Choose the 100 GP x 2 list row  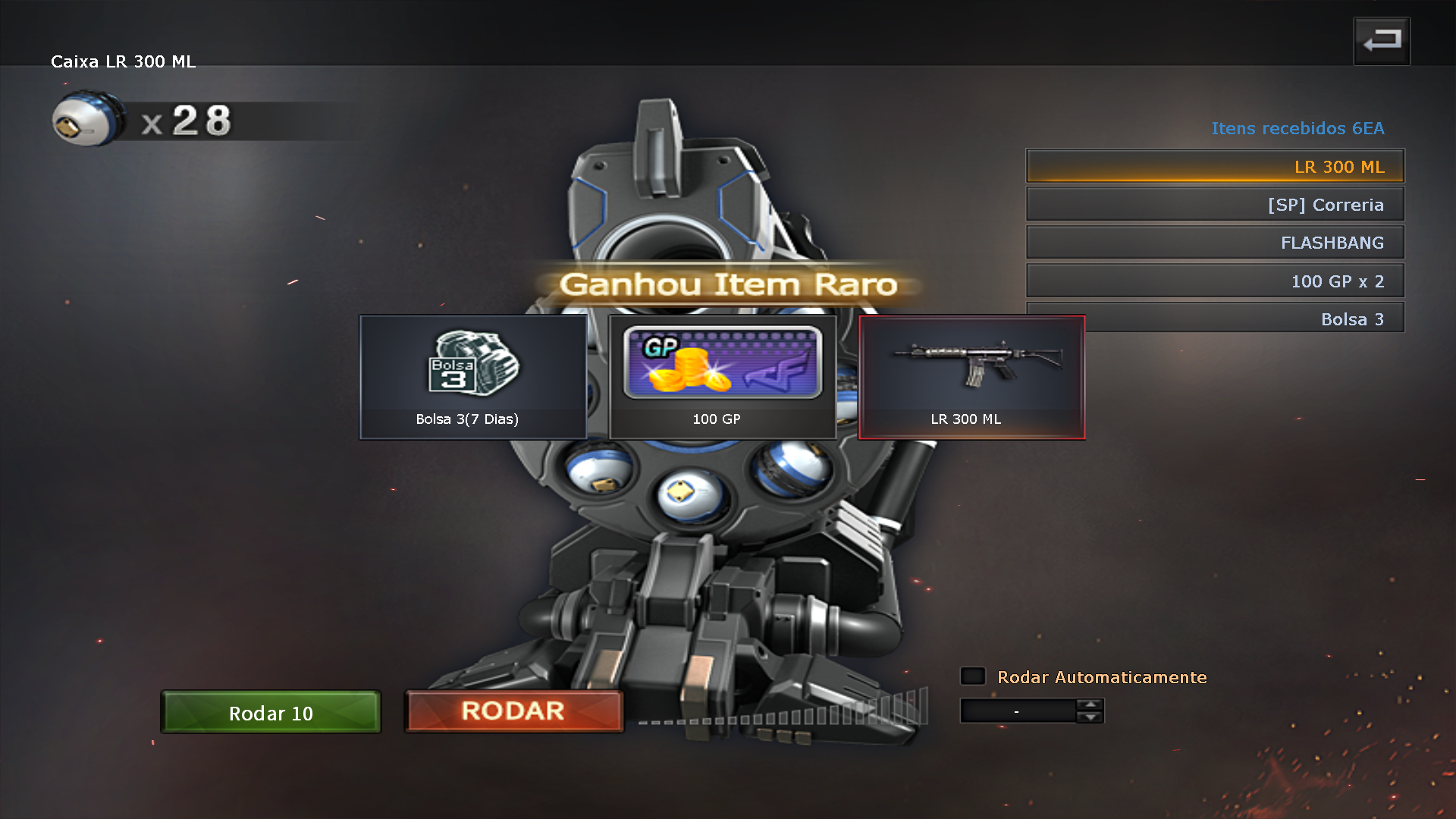click(1214, 281)
